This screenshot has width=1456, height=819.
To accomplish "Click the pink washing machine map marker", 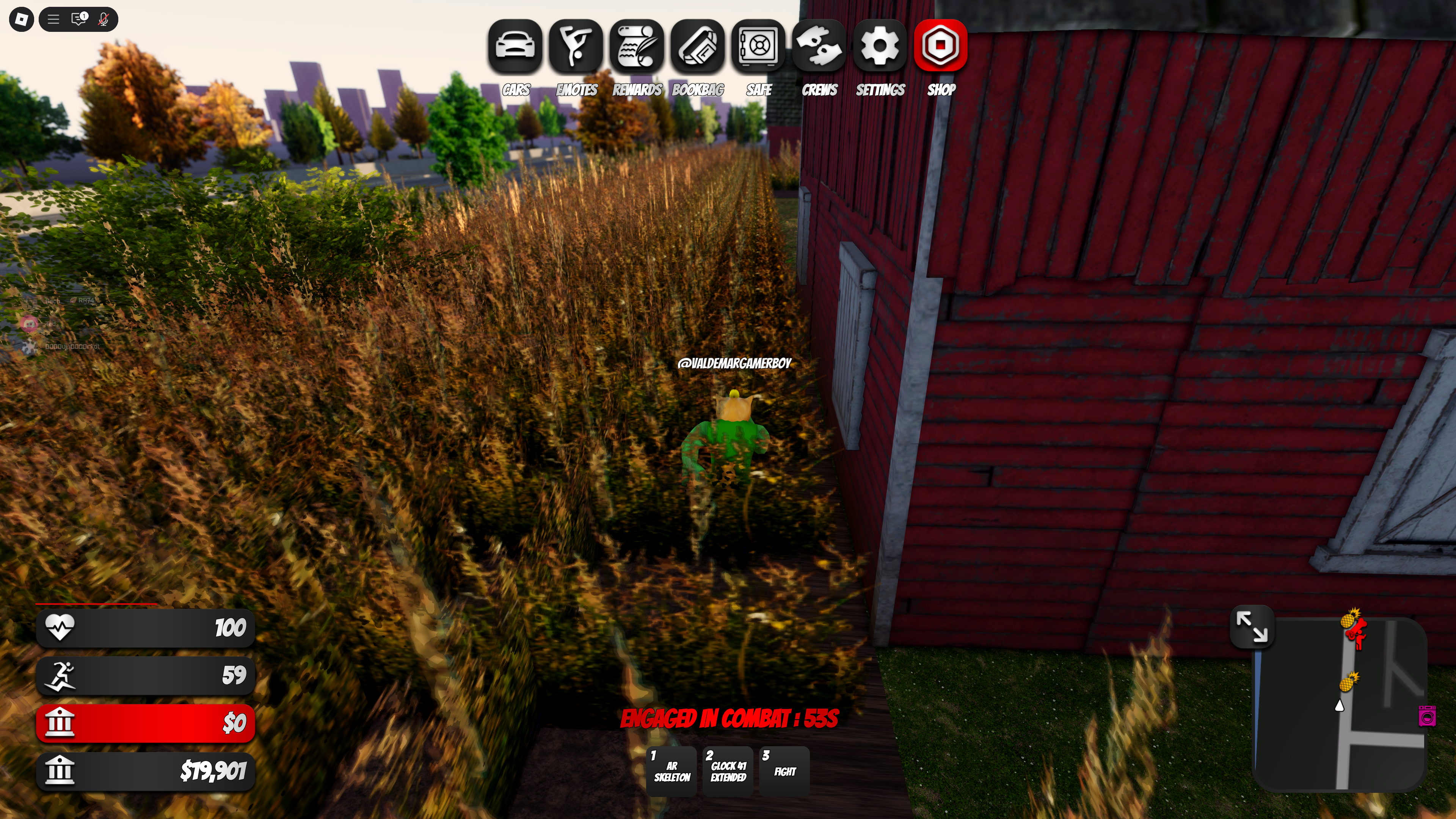I will coord(1427,715).
